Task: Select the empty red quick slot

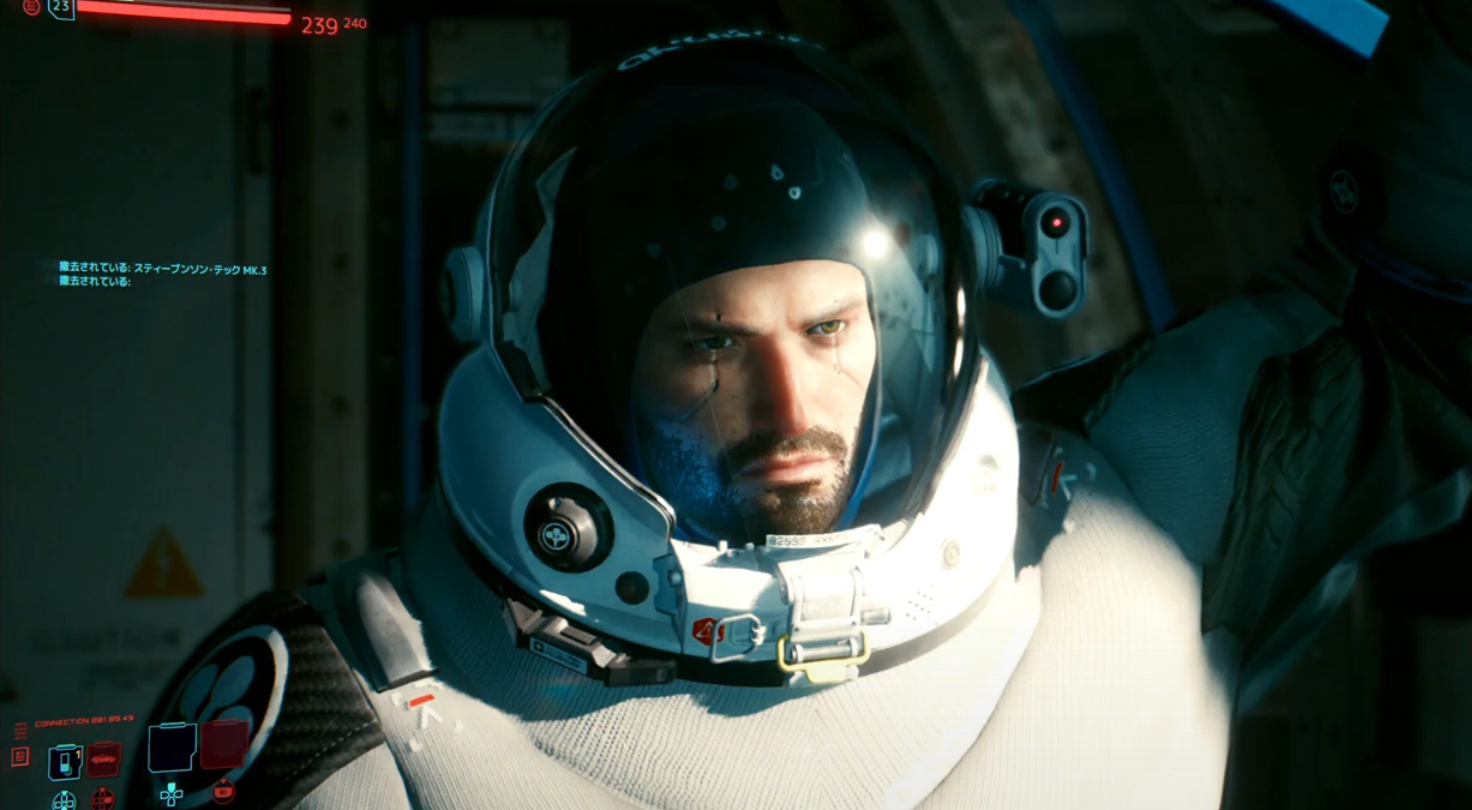Action: (224, 745)
